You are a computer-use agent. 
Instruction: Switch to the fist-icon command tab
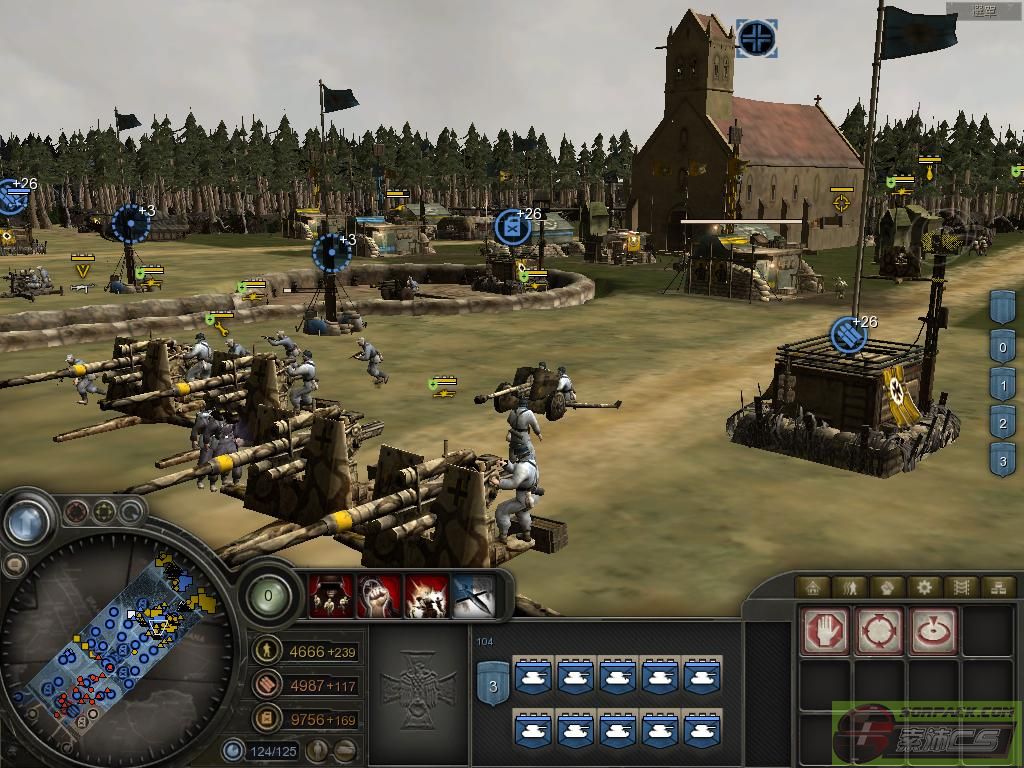[x=887, y=586]
